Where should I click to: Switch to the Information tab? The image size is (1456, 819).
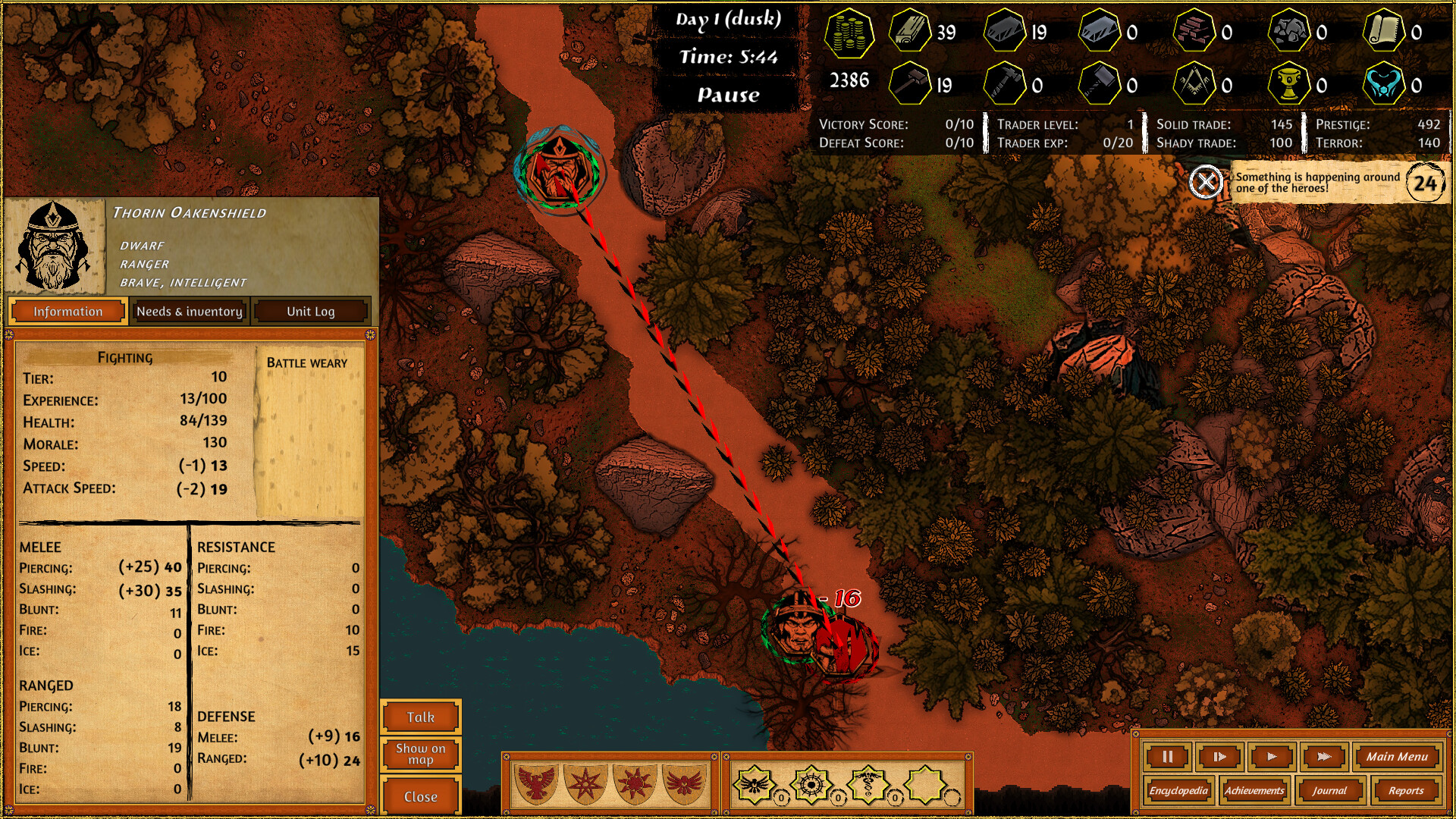pyautogui.click(x=67, y=311)
